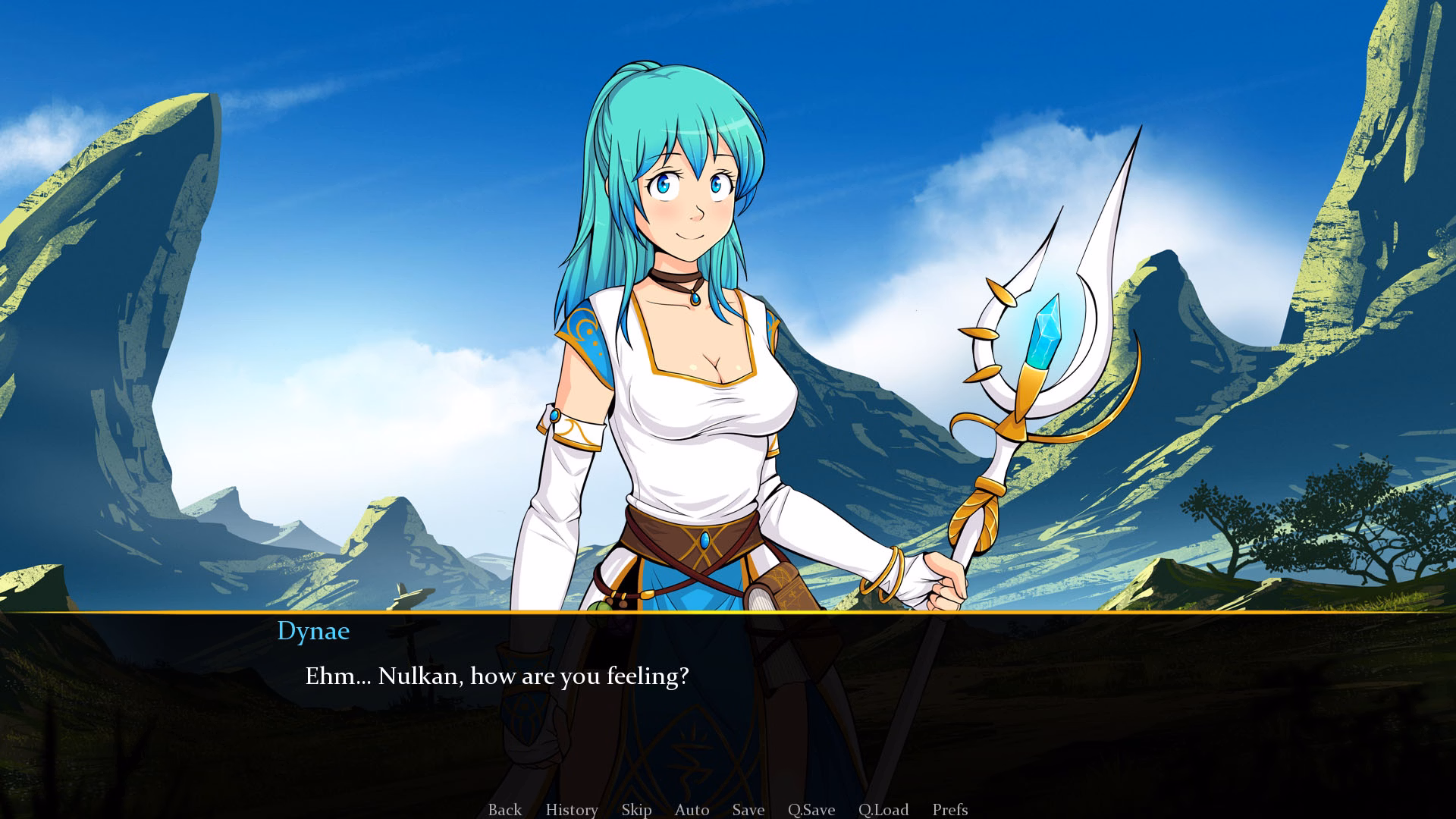This screenshot has width=1456, height=819.
Task: Select History from the quick menu
Action: point(571,810)
